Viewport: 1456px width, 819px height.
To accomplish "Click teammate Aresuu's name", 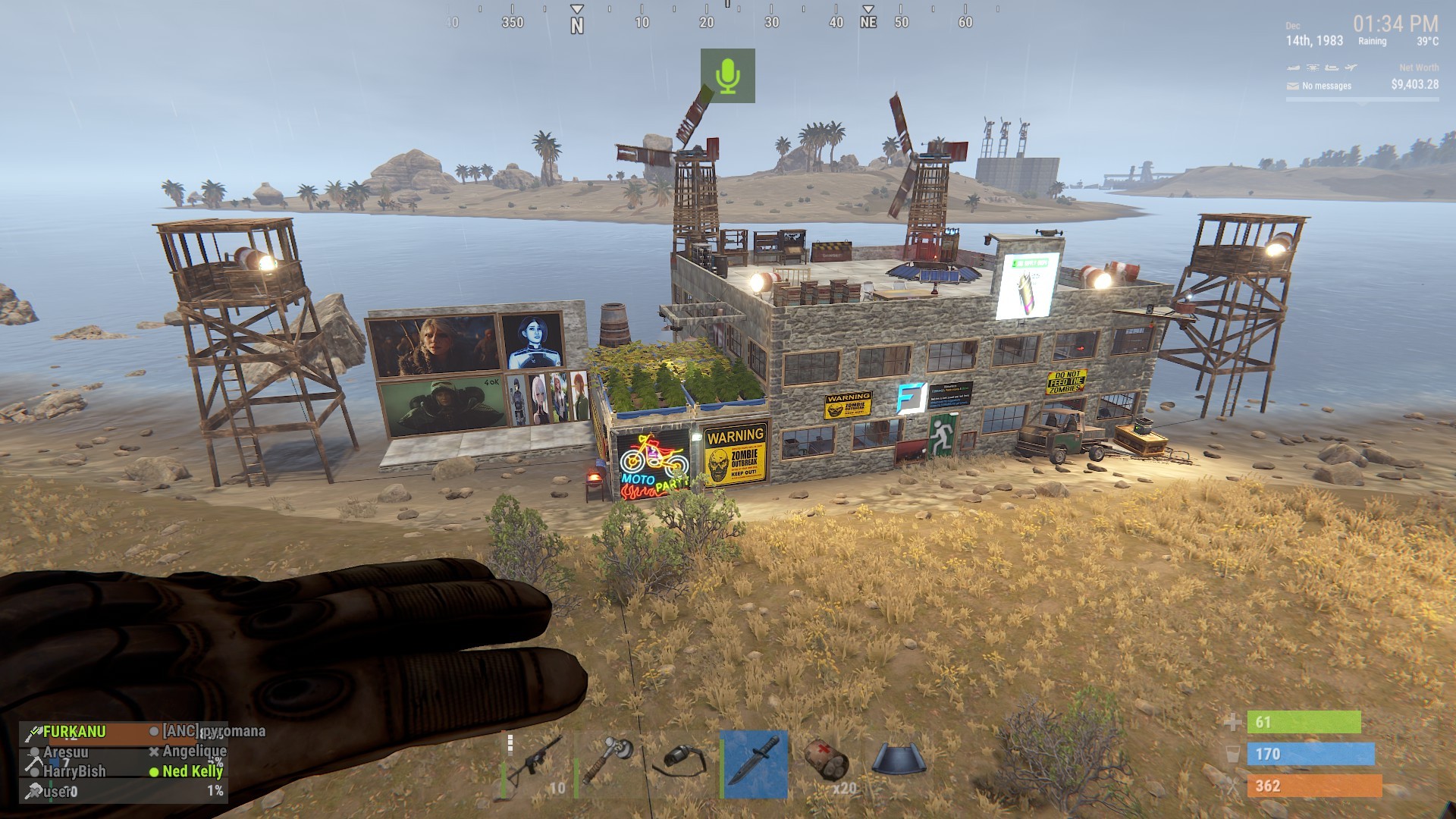I will click(x=65, y=752).
